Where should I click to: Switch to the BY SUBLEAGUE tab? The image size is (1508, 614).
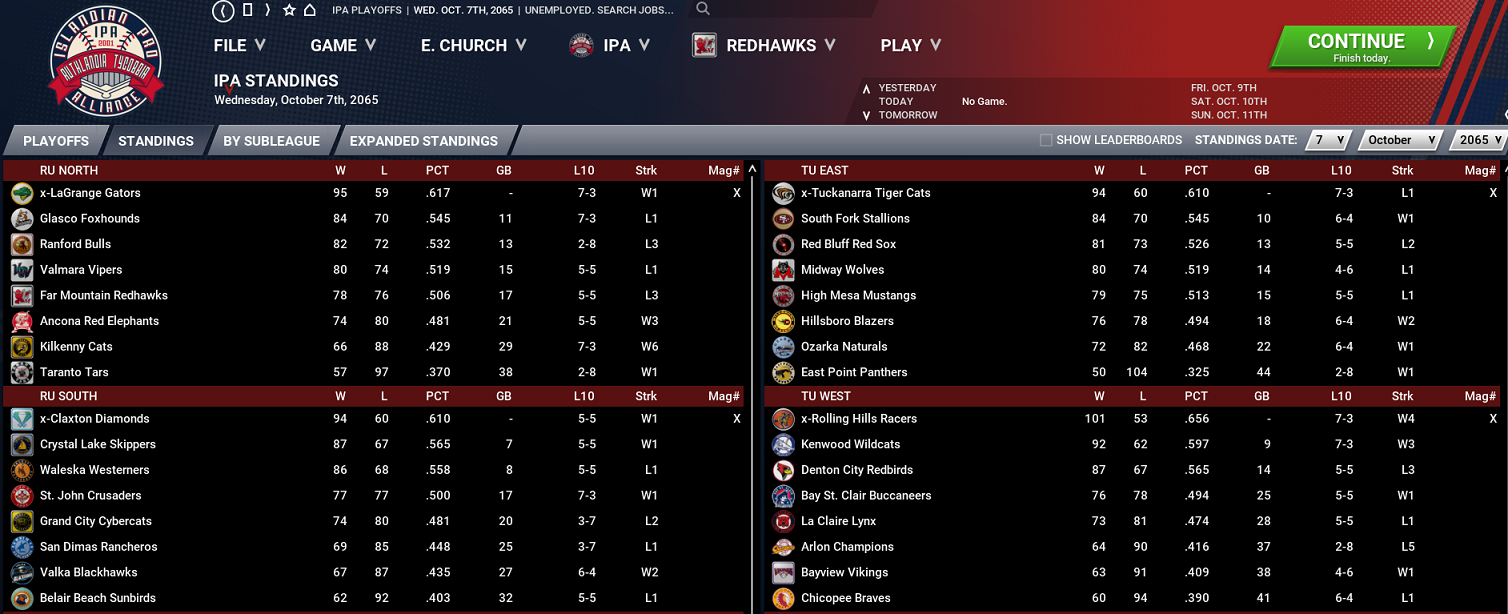tap(271, 141)
